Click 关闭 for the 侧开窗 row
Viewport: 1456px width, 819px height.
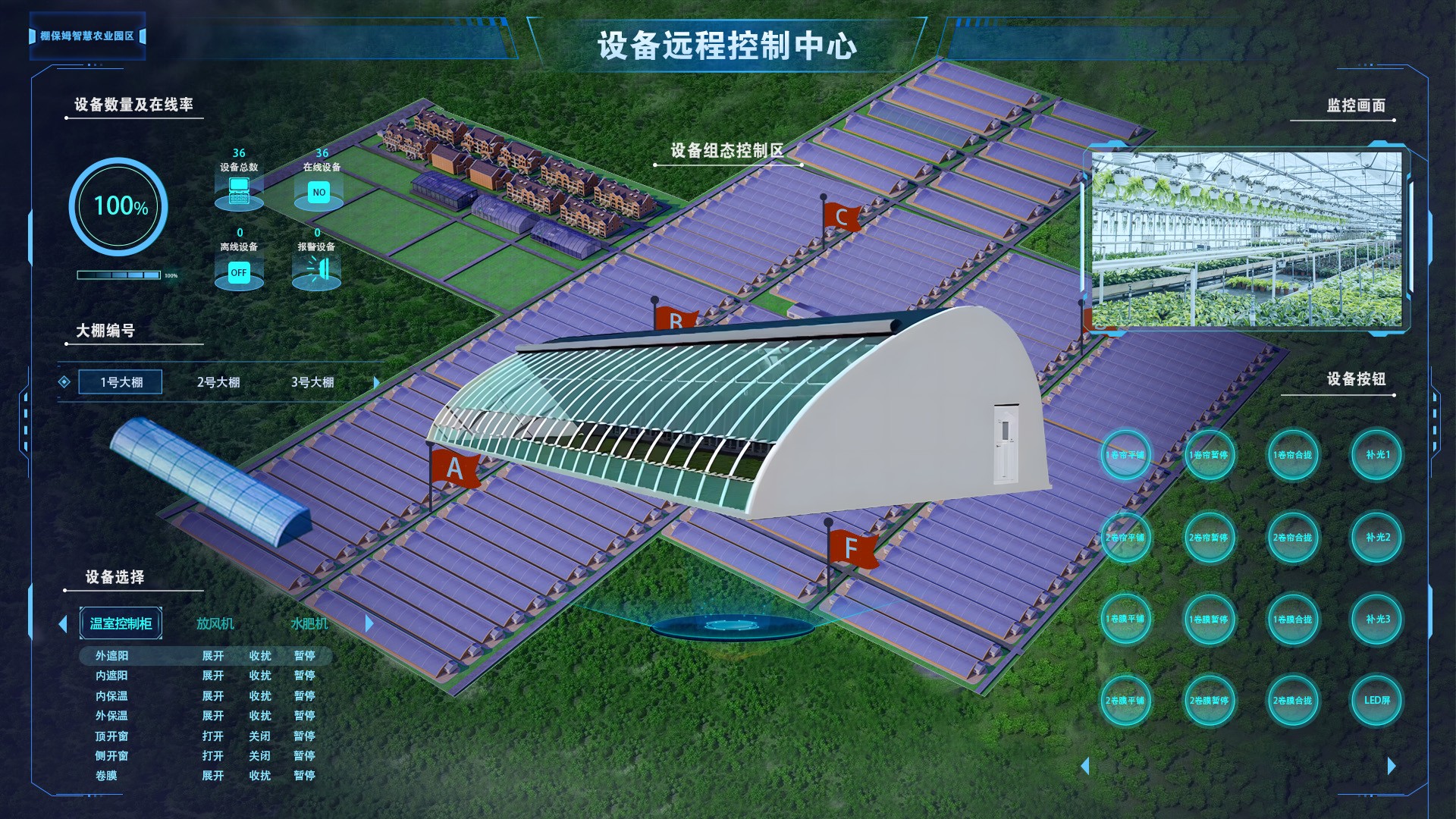(x=259, y=756)
